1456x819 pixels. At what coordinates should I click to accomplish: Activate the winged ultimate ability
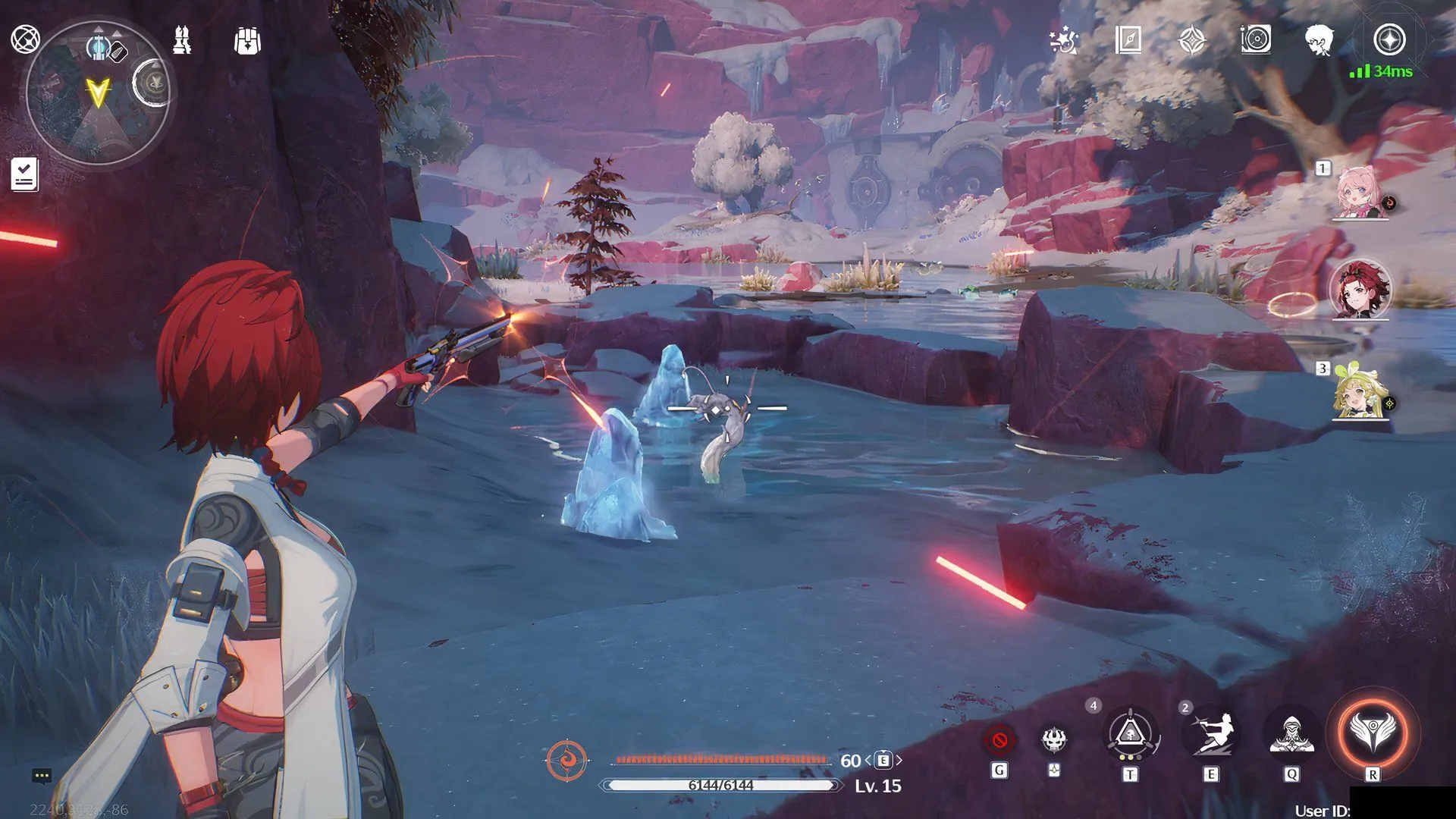tap(1373, 733)
